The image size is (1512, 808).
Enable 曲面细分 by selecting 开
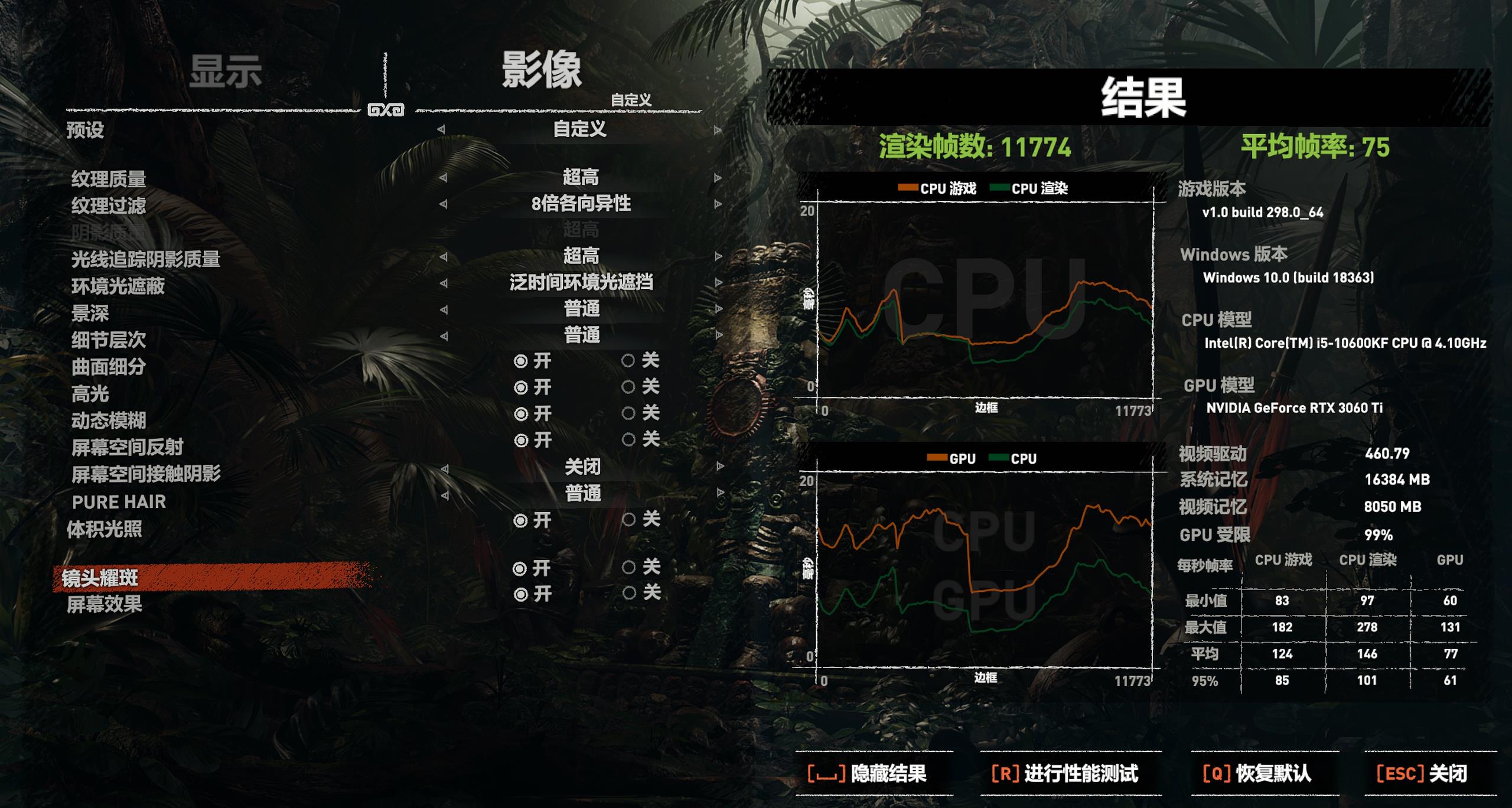click(x=520, y=362)
